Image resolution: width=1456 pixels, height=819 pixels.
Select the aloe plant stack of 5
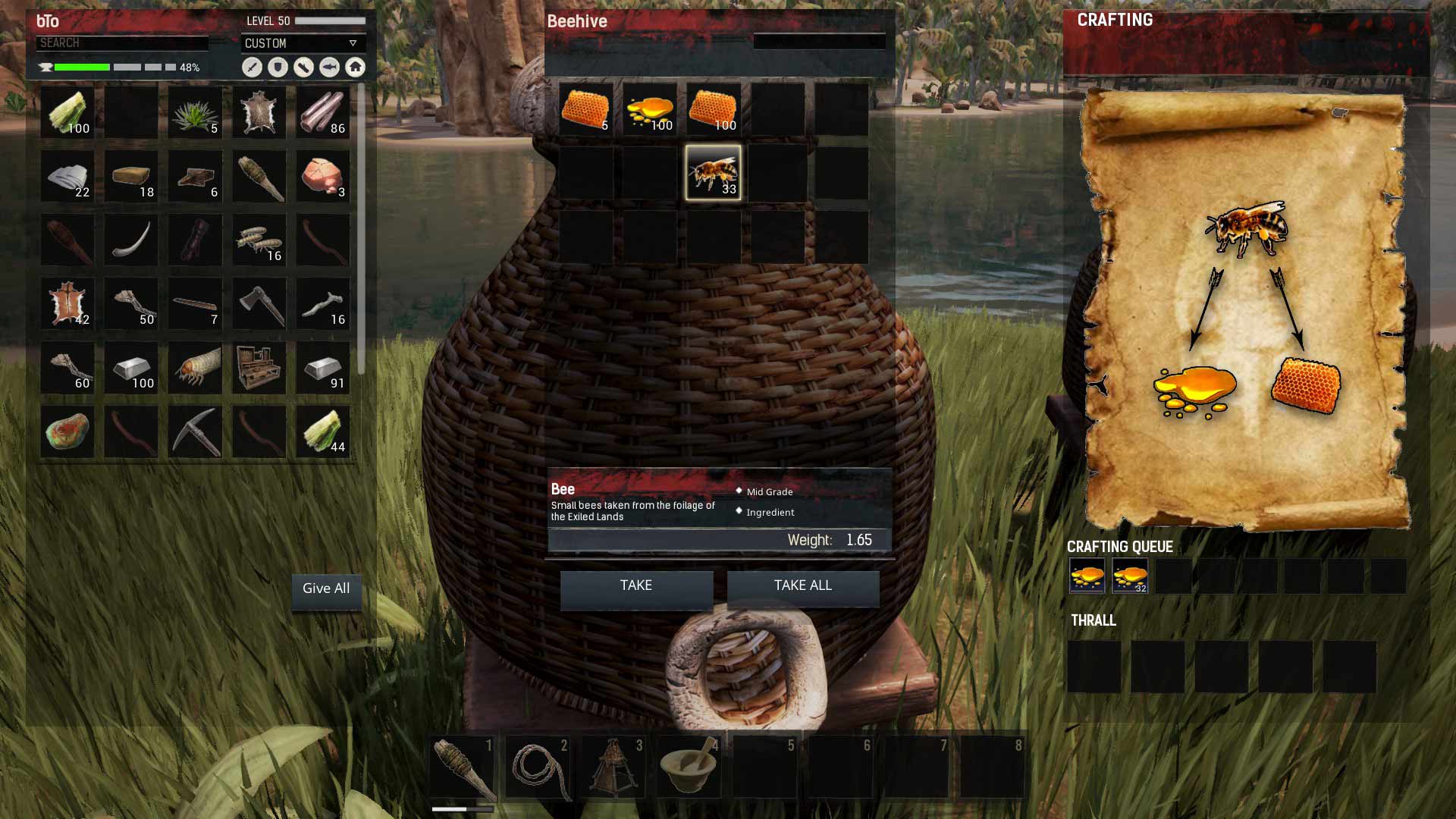pyautogui.click(x=195, y=113)
